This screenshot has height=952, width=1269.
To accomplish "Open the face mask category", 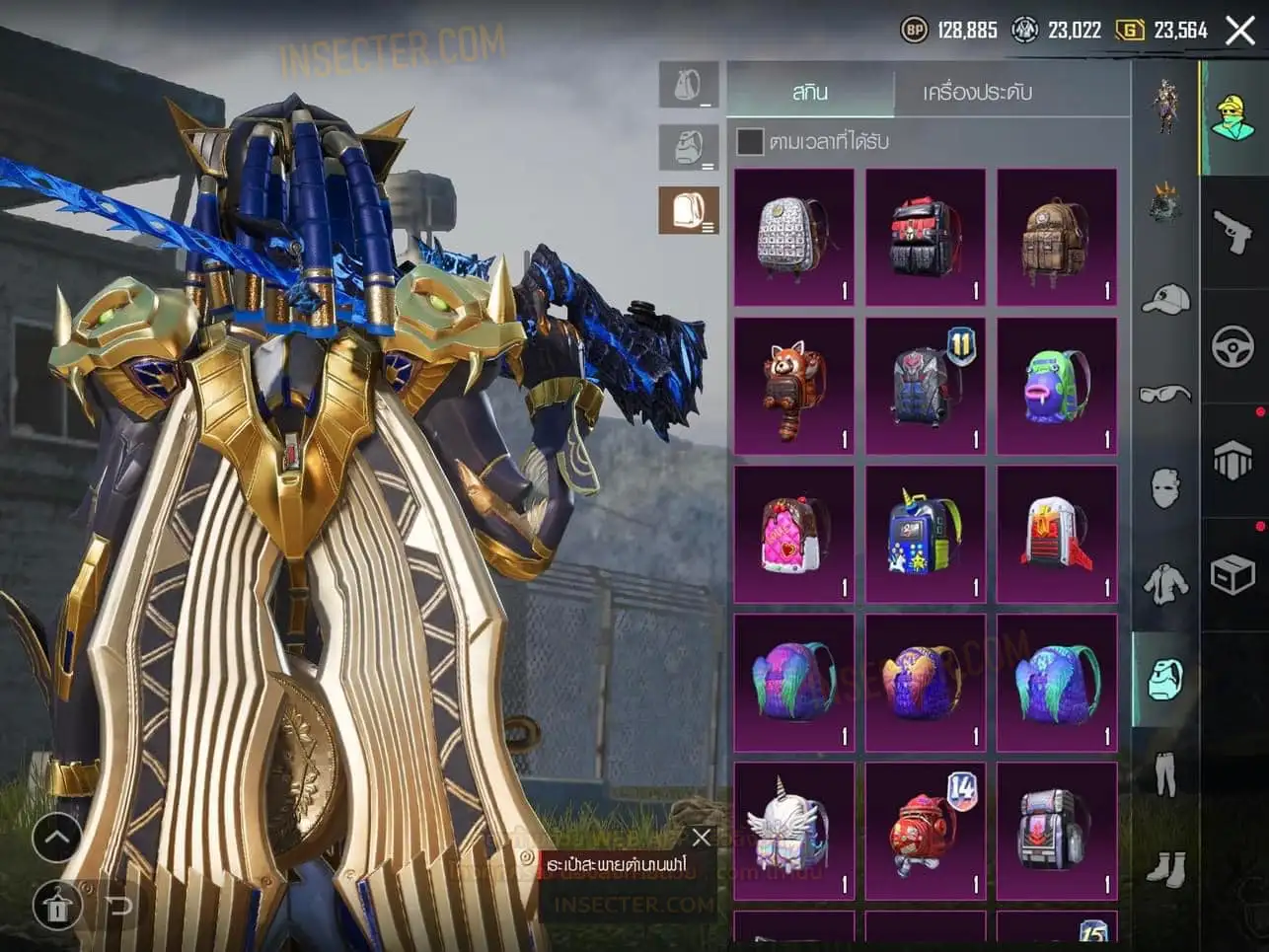I will [x=1165, y=487].
